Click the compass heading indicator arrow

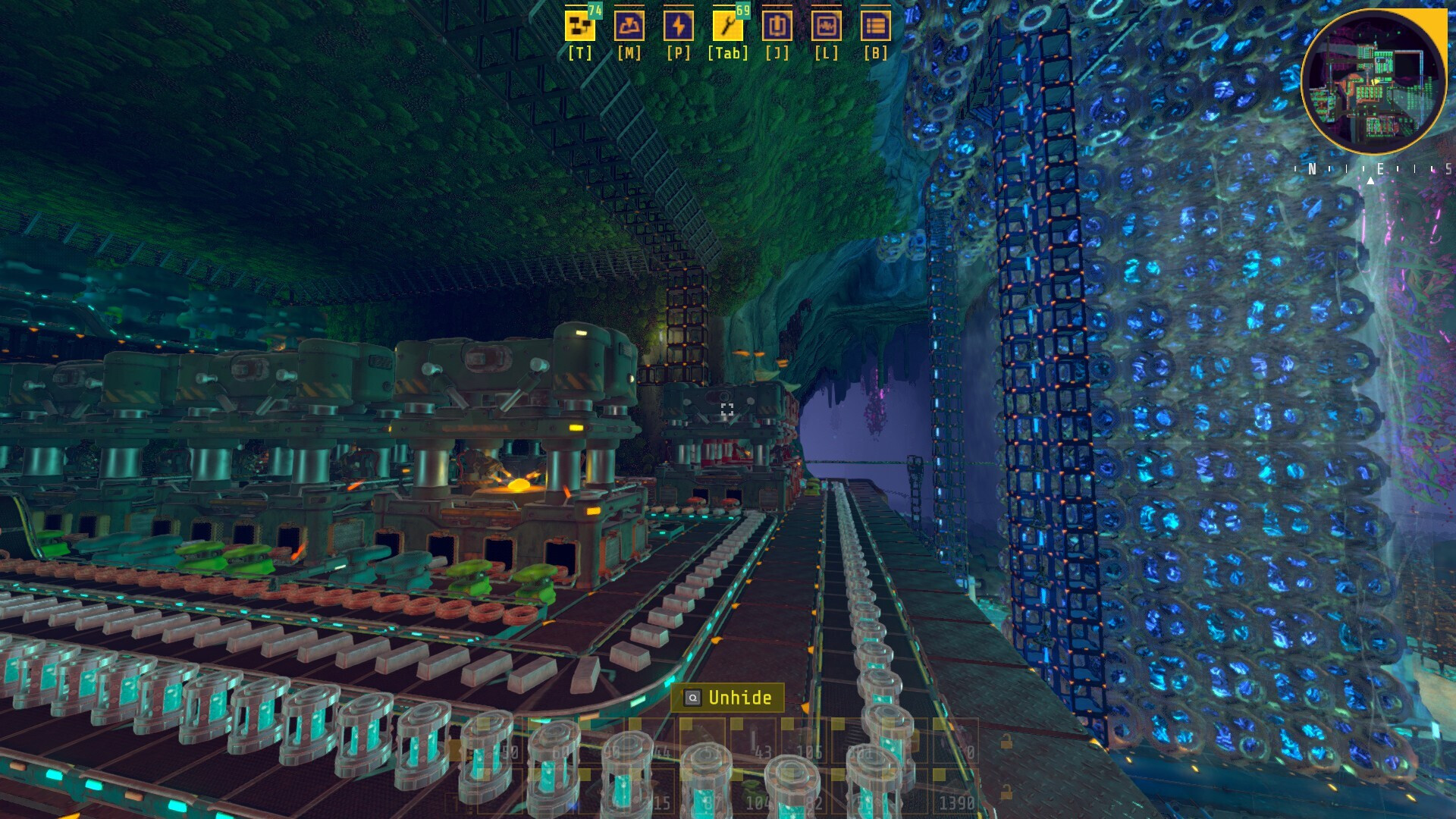[x=1371, y=181]
